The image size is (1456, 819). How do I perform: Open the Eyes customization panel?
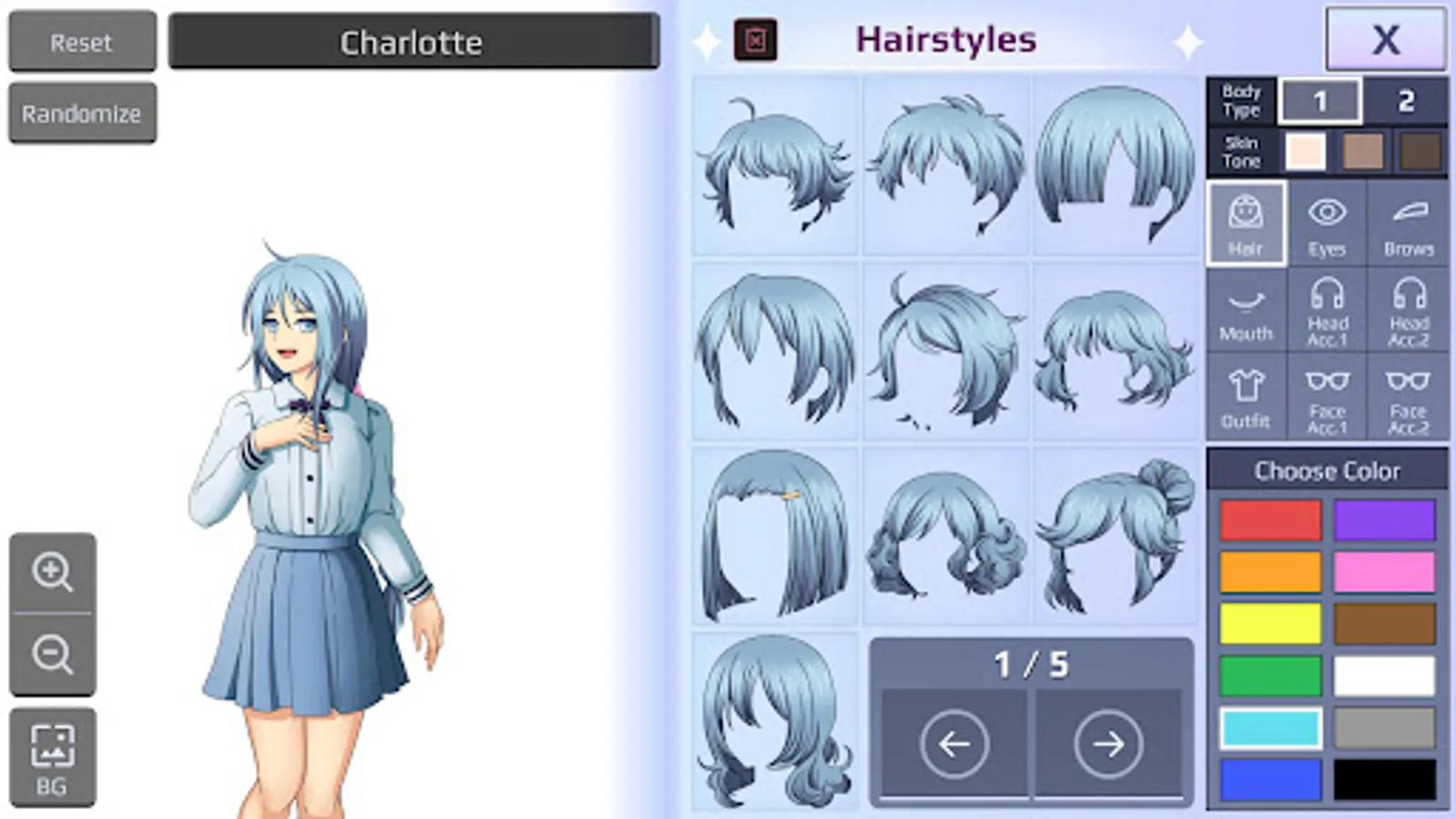click(1327, 221)
